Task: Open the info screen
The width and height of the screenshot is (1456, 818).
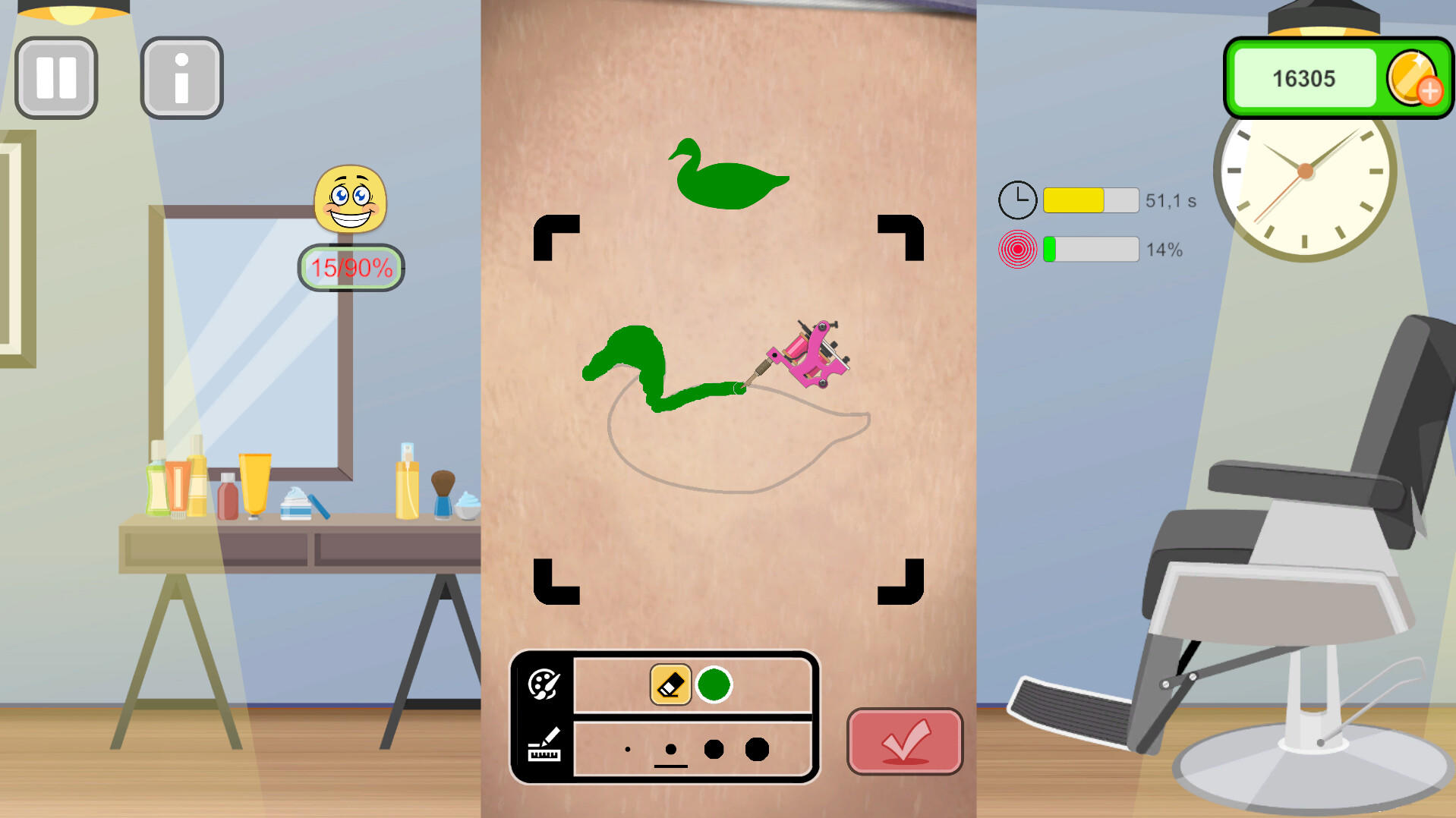Action: 181,77
